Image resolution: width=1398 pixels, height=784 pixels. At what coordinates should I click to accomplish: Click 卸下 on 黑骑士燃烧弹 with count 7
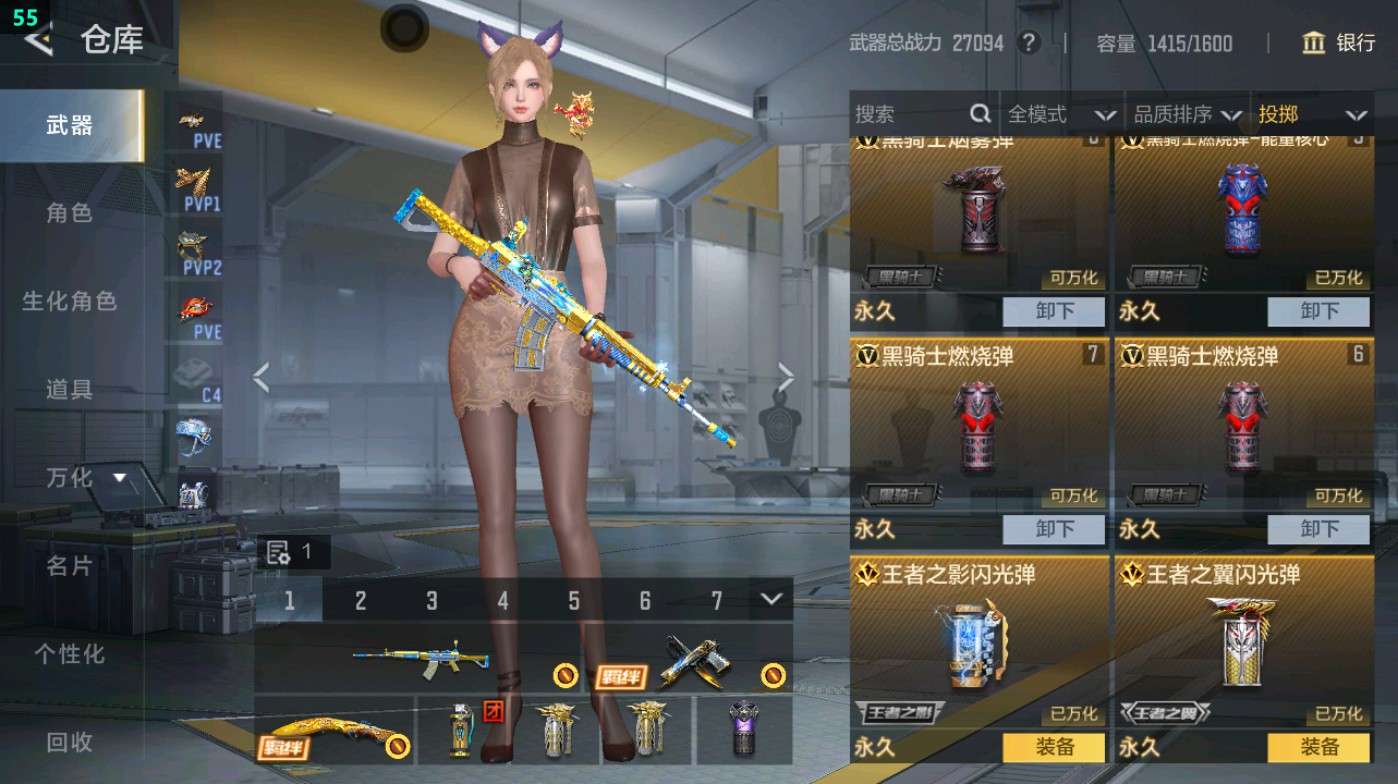coord(1052,529)
